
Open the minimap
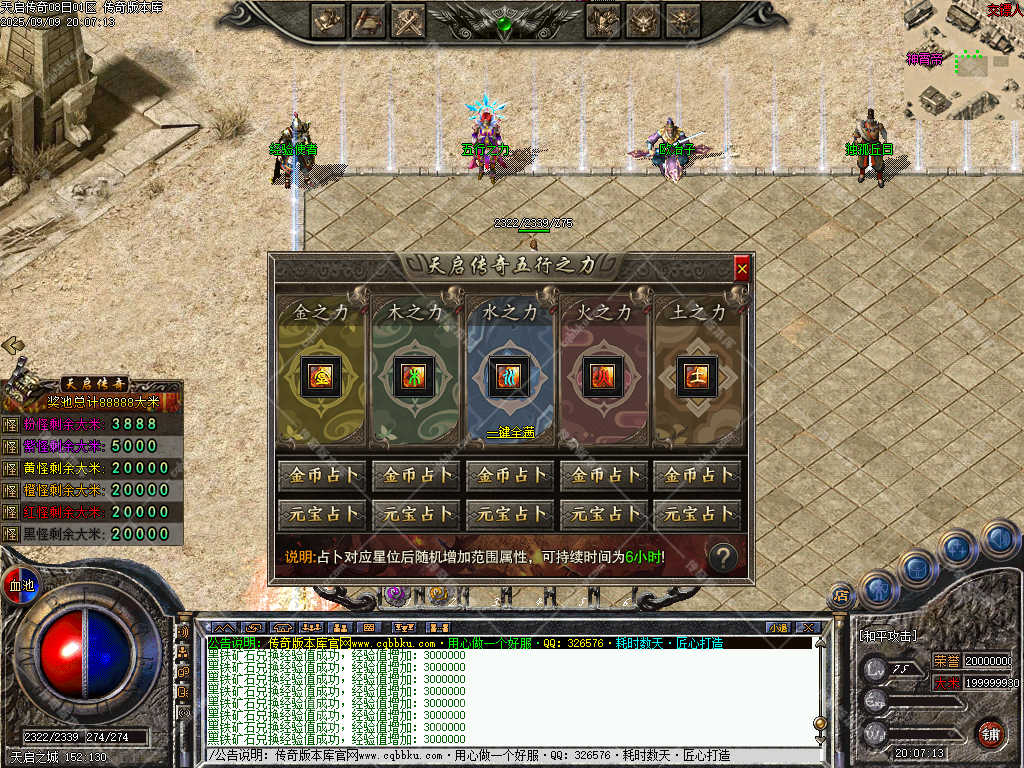(x=962, y=60)
